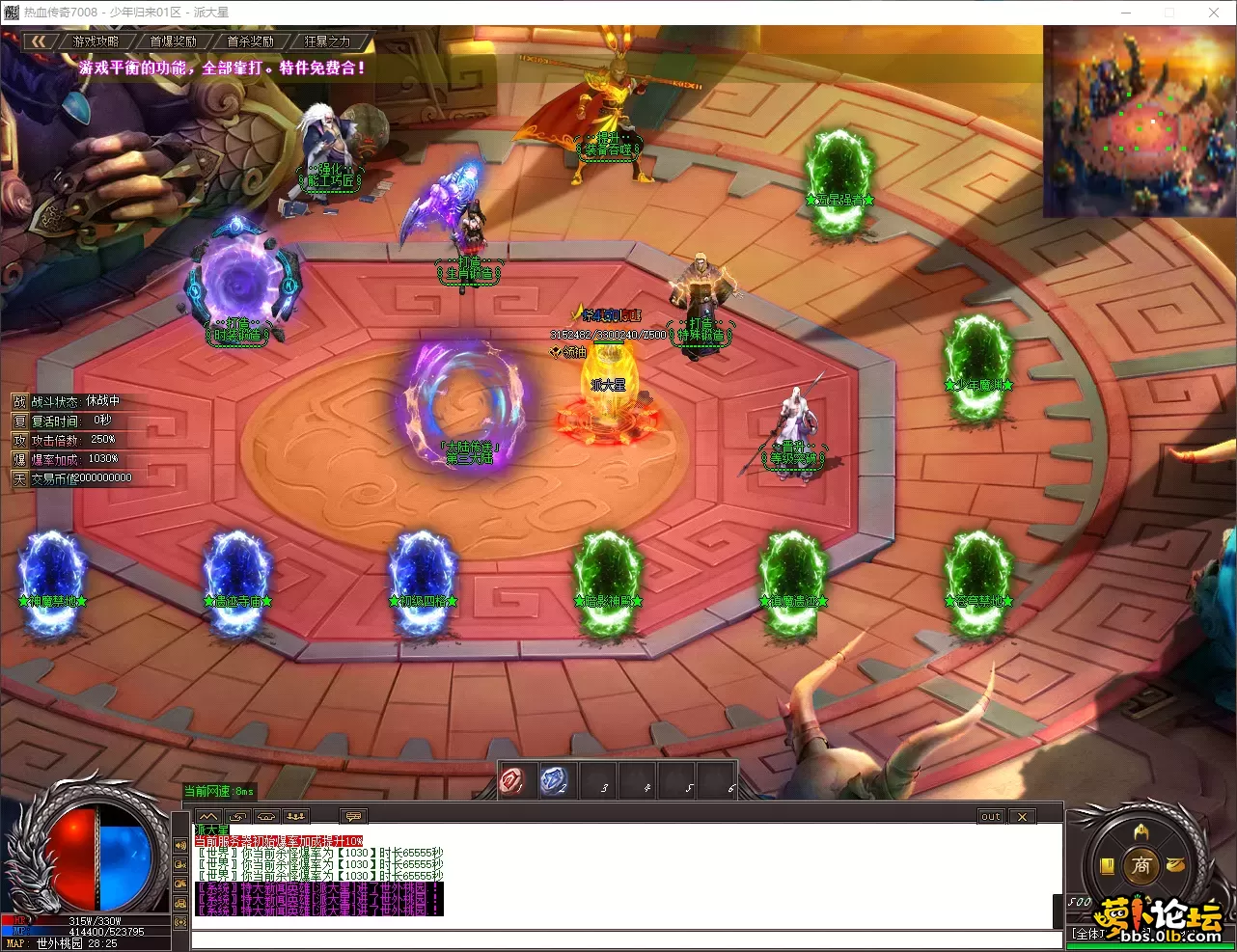The image size is (1237, 952).
Task: Open the 狂暴之力 menu
Action: point(328,41)
